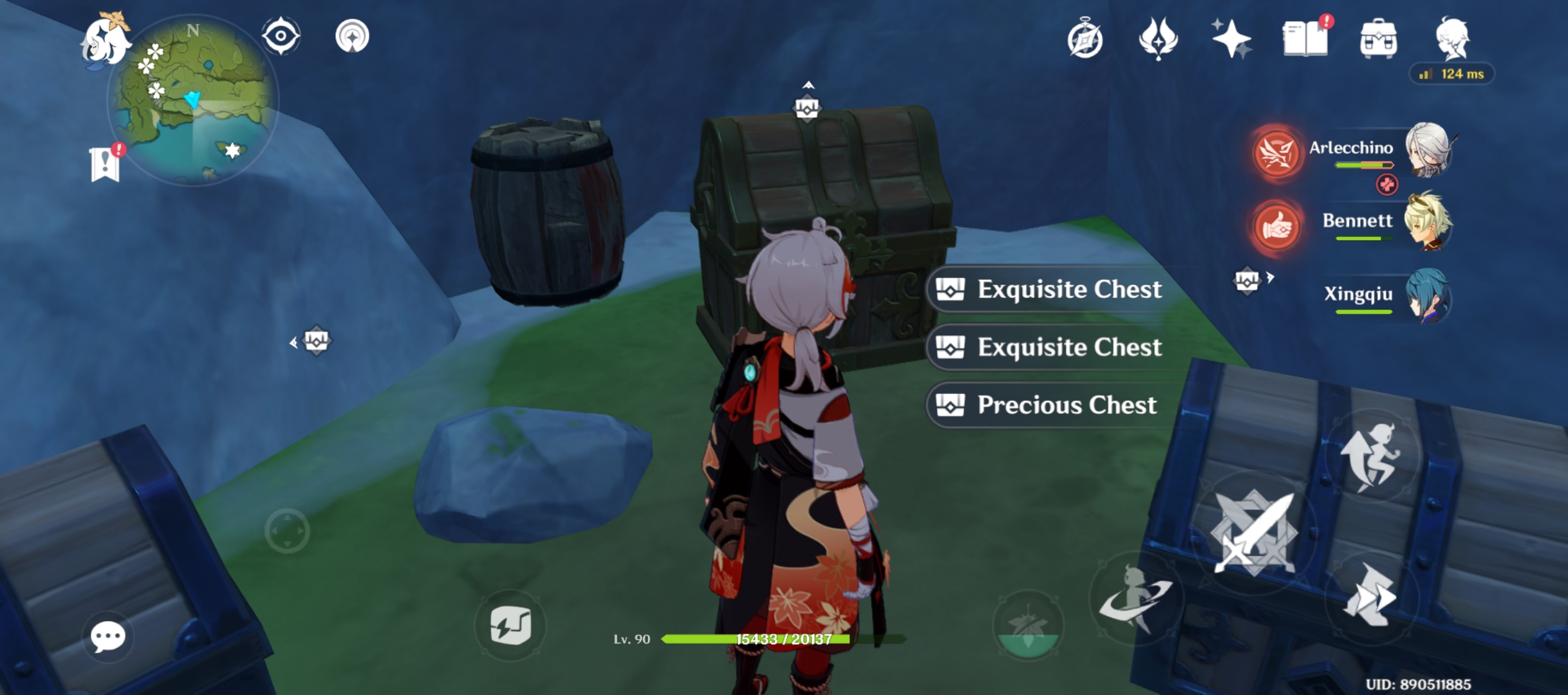Open the chat bubble in bottom left
Viewport: 1568px width, 695px height.
tap(108, 636)
